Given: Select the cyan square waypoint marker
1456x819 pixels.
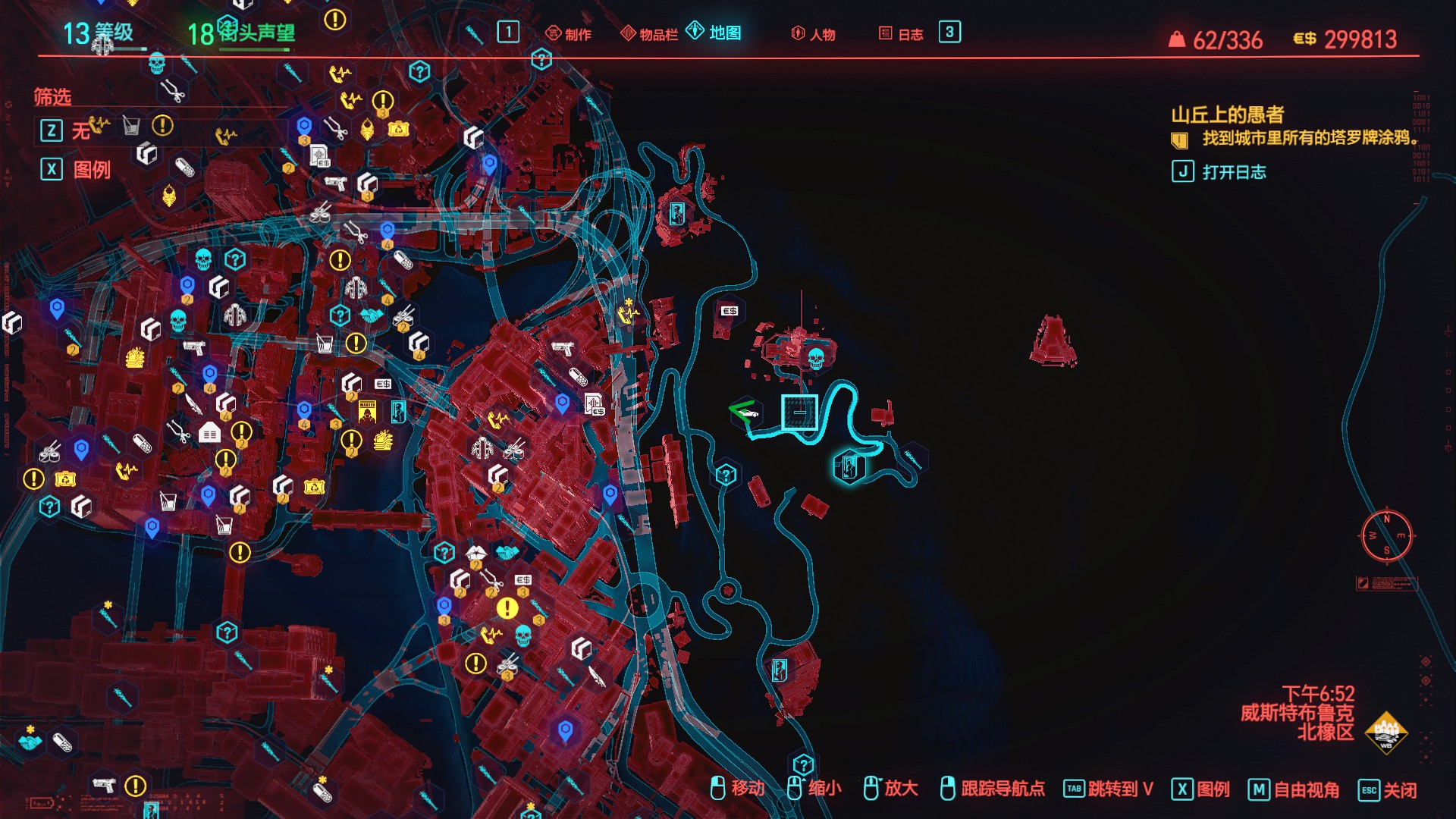Looking at the screenshot, I should (x=799, y=412).
